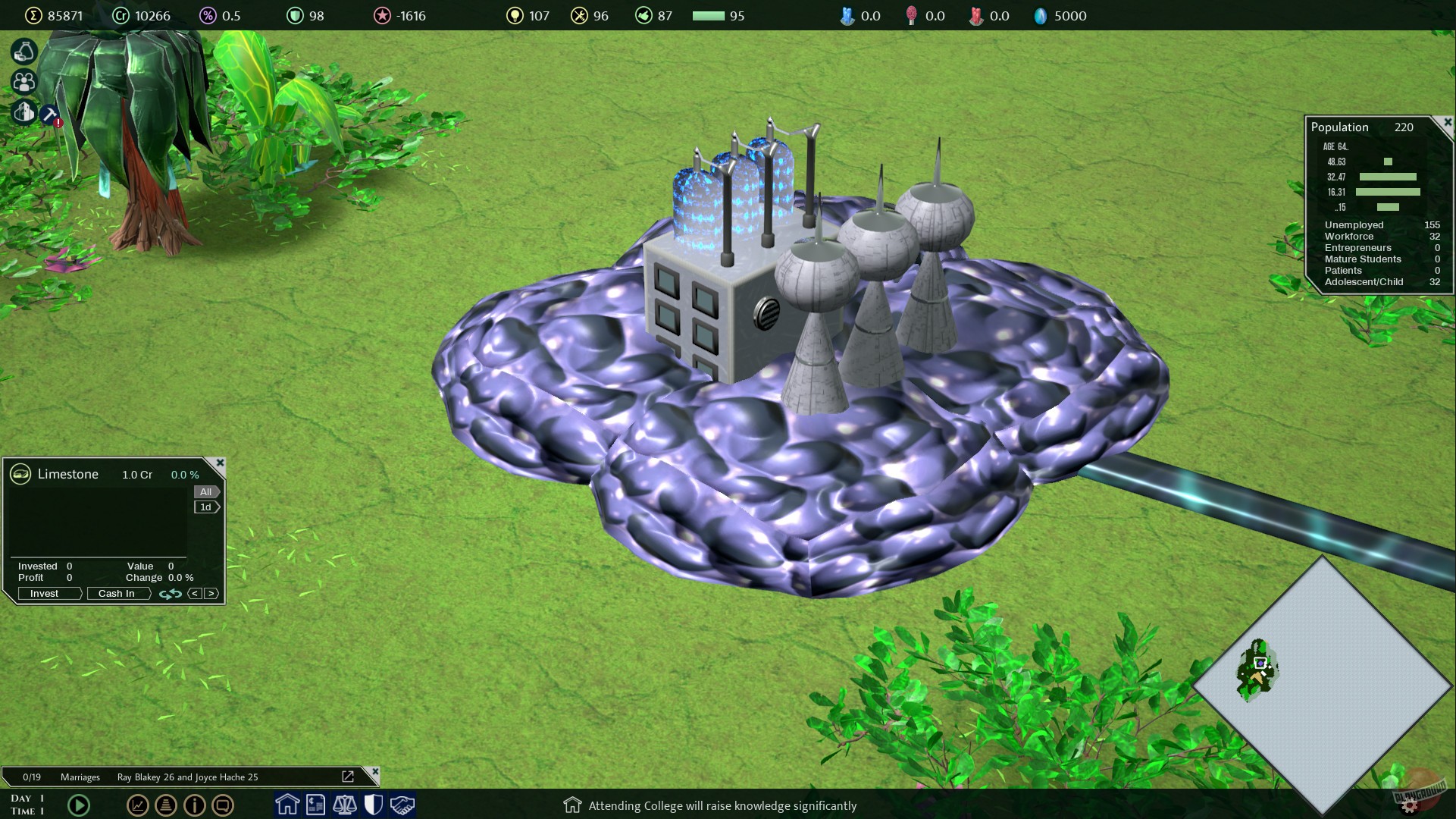
Task: Expand the Marriages ticker with external link arrow
Action: [x=348, y=777]
